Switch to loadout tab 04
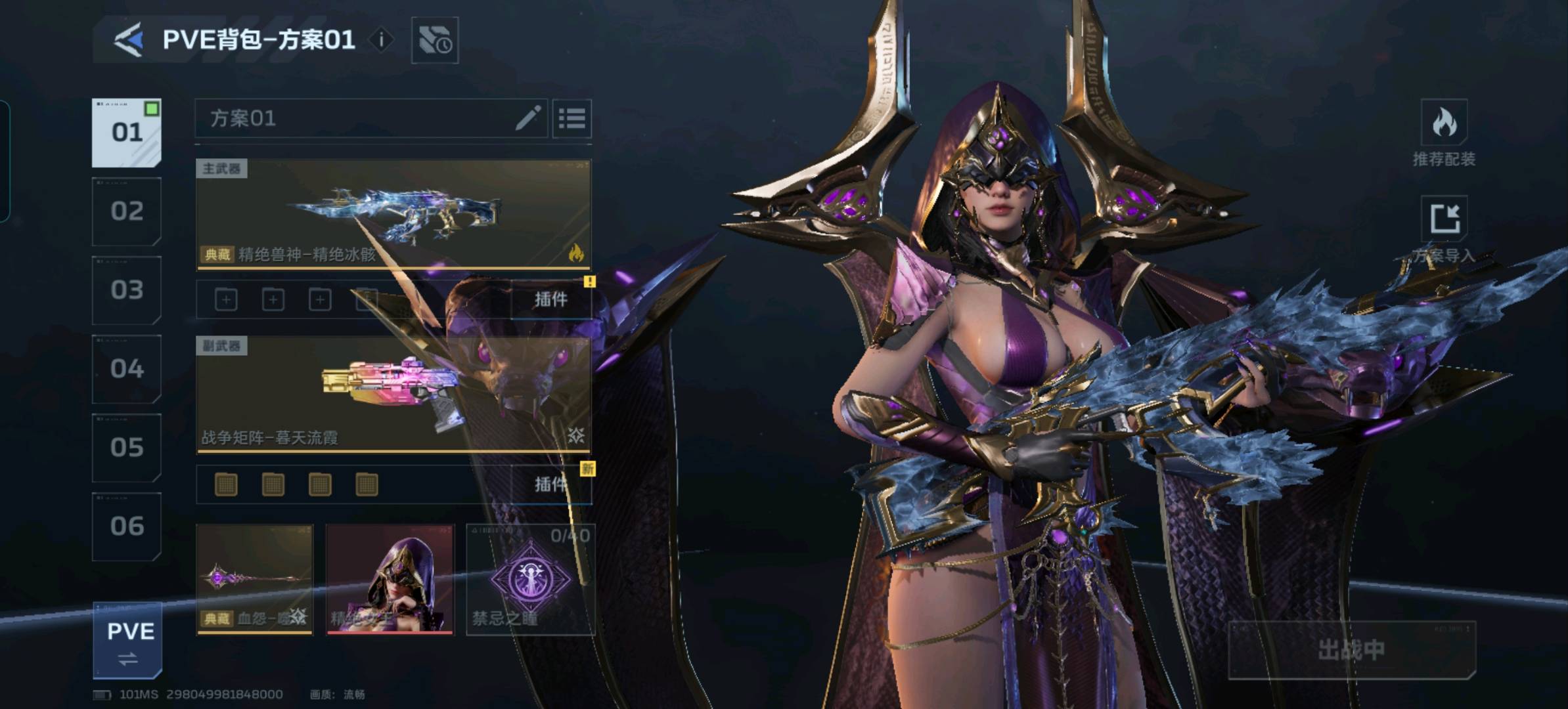 (x=127, y=369)
